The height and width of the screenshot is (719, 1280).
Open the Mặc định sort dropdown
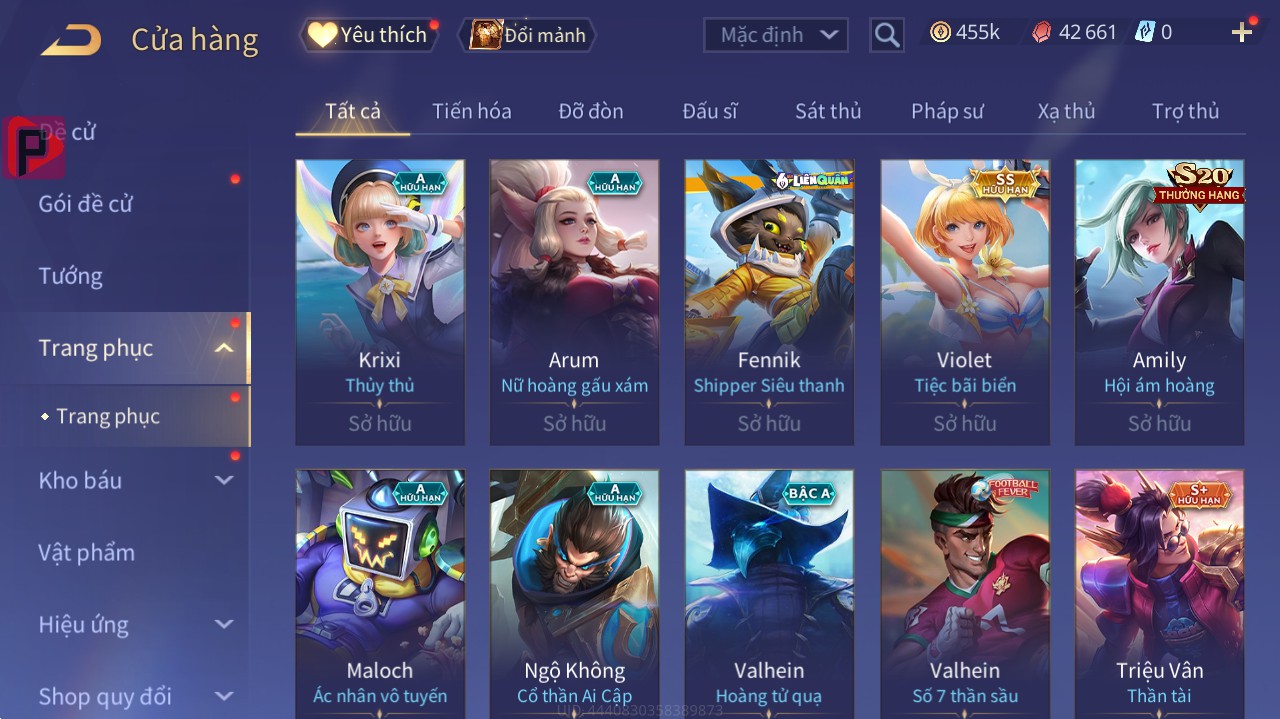tap(776, 35)
